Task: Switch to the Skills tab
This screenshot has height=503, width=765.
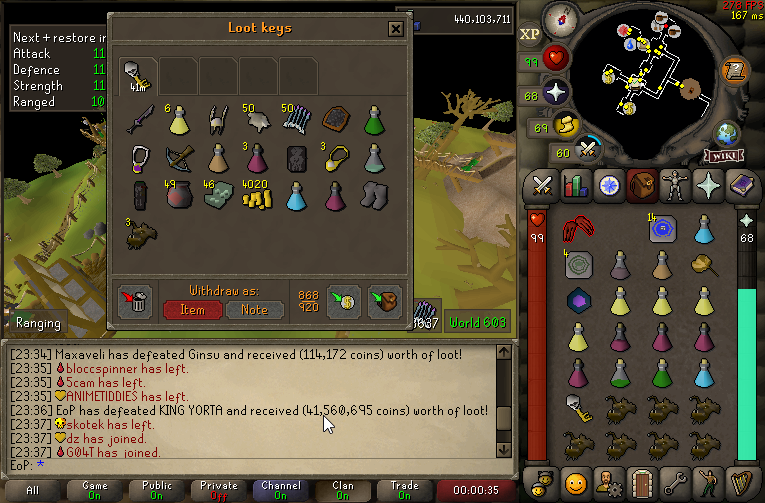Action: 574,185
